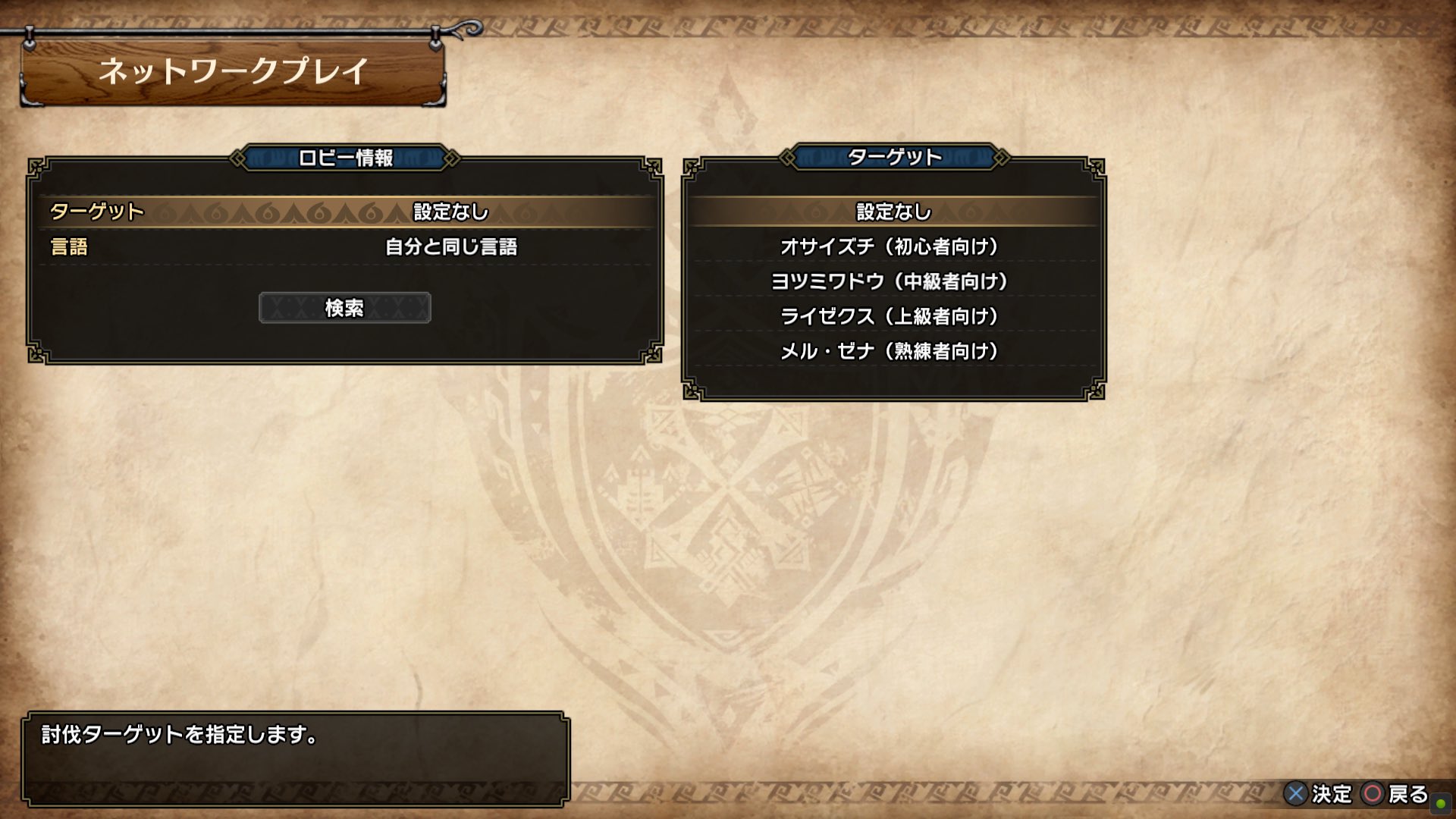Click the ネットワークプレイ wooden title sign

pyautogui.click(x=231, y=72)
